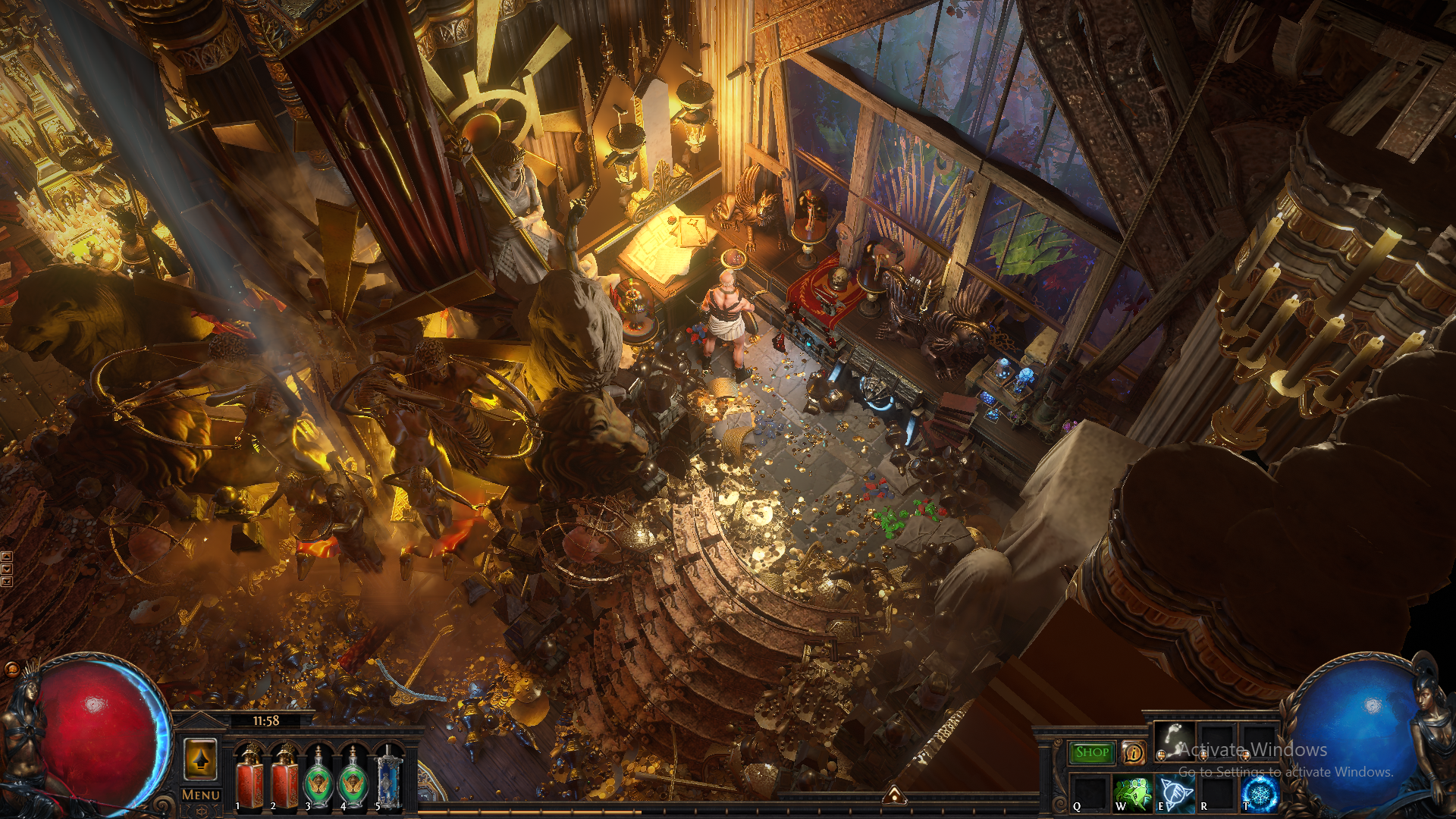
Task: Open the Menu button
Action: (x=201, y=795)
